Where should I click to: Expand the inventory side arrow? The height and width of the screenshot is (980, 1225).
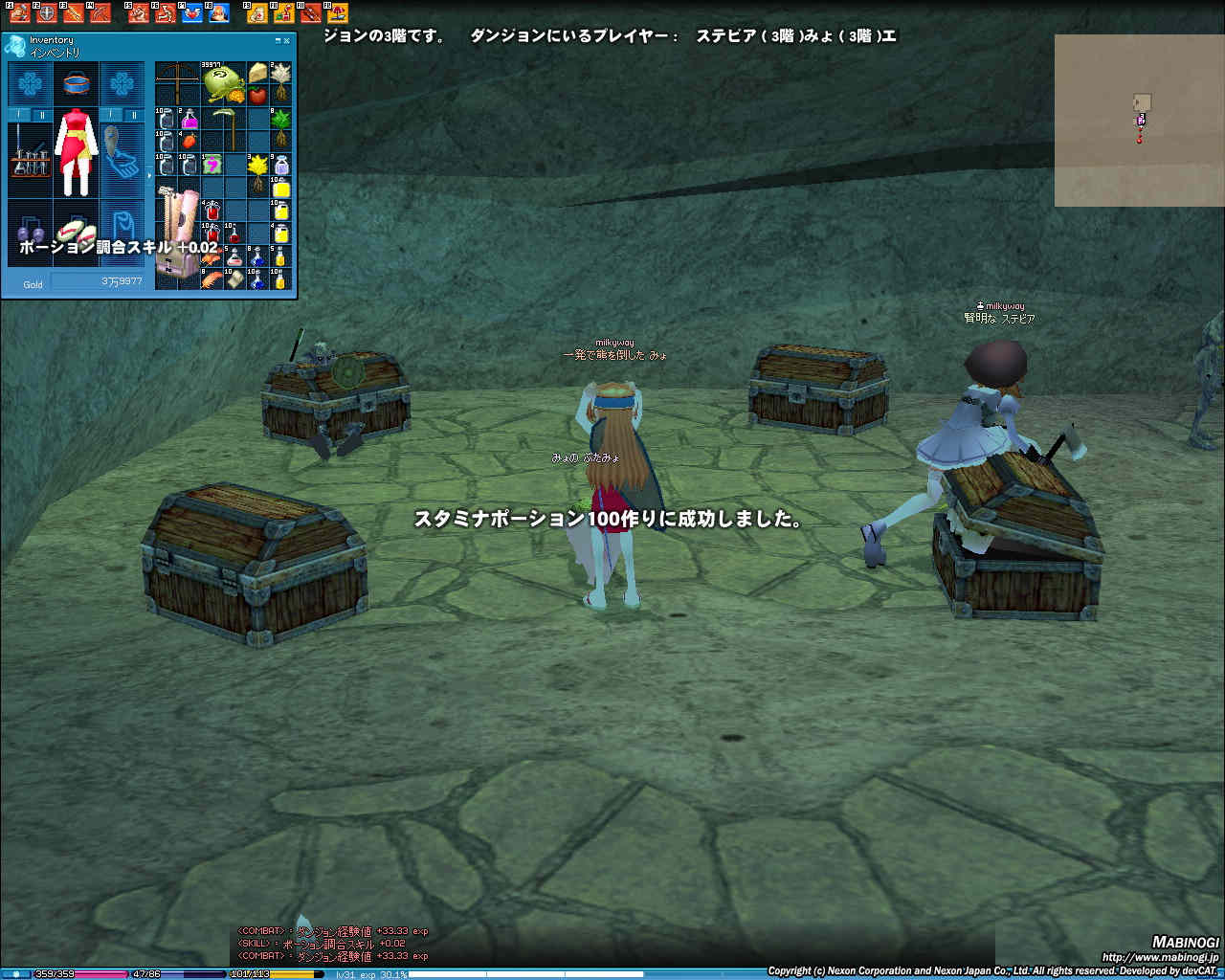click(148, 175)
